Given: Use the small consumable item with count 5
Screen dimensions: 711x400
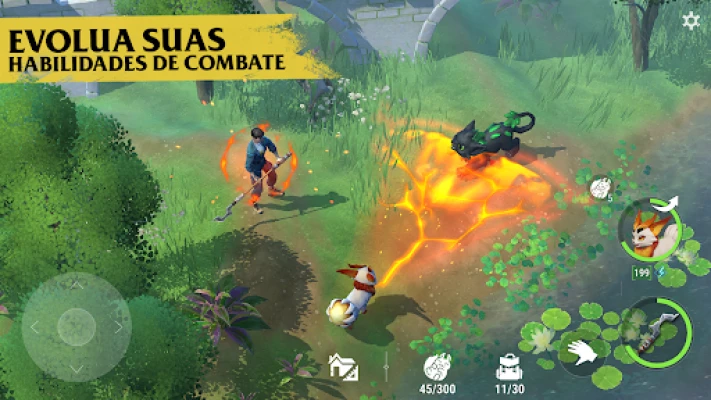Looking at the screenshot, I should click(x=600, y=187).
